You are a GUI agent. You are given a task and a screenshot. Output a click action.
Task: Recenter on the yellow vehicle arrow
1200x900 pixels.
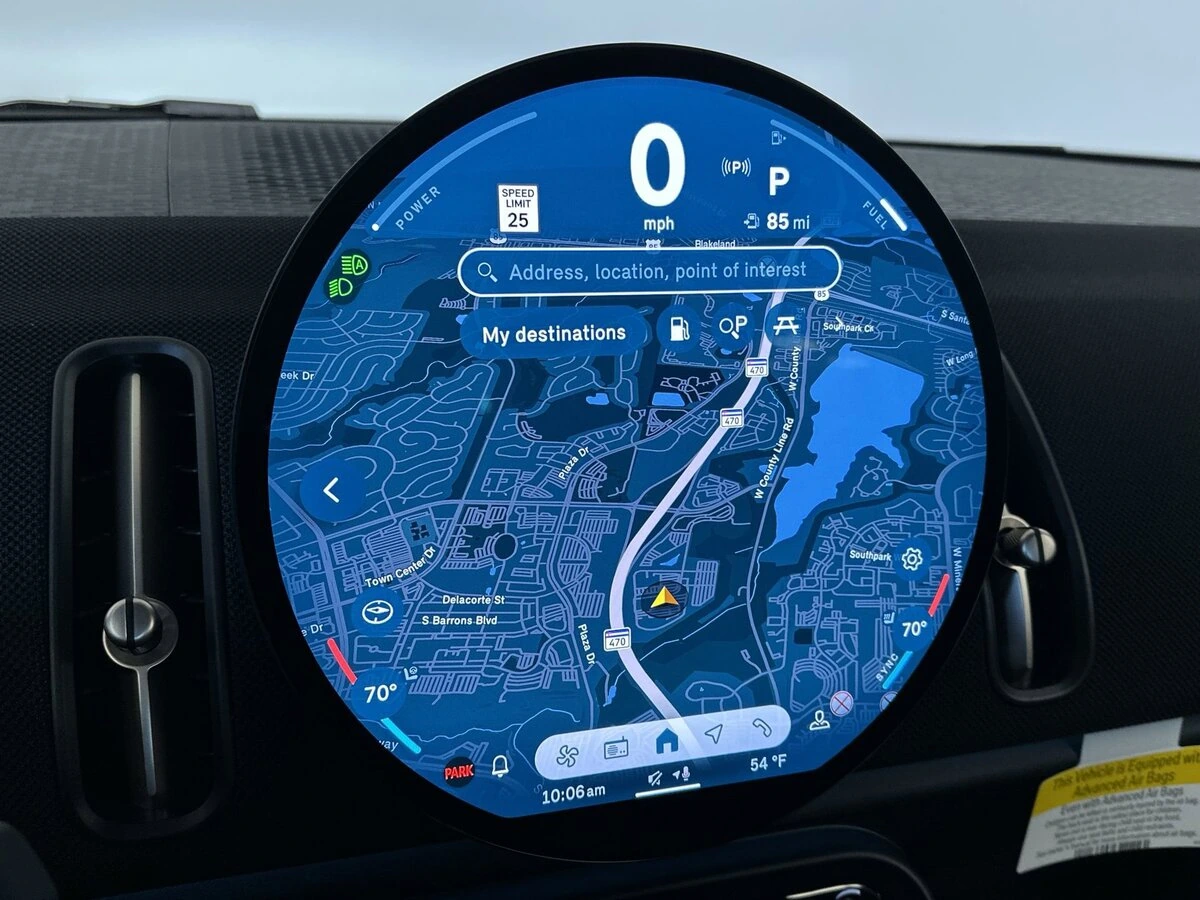pyautogui.click(x=660, y=600)
